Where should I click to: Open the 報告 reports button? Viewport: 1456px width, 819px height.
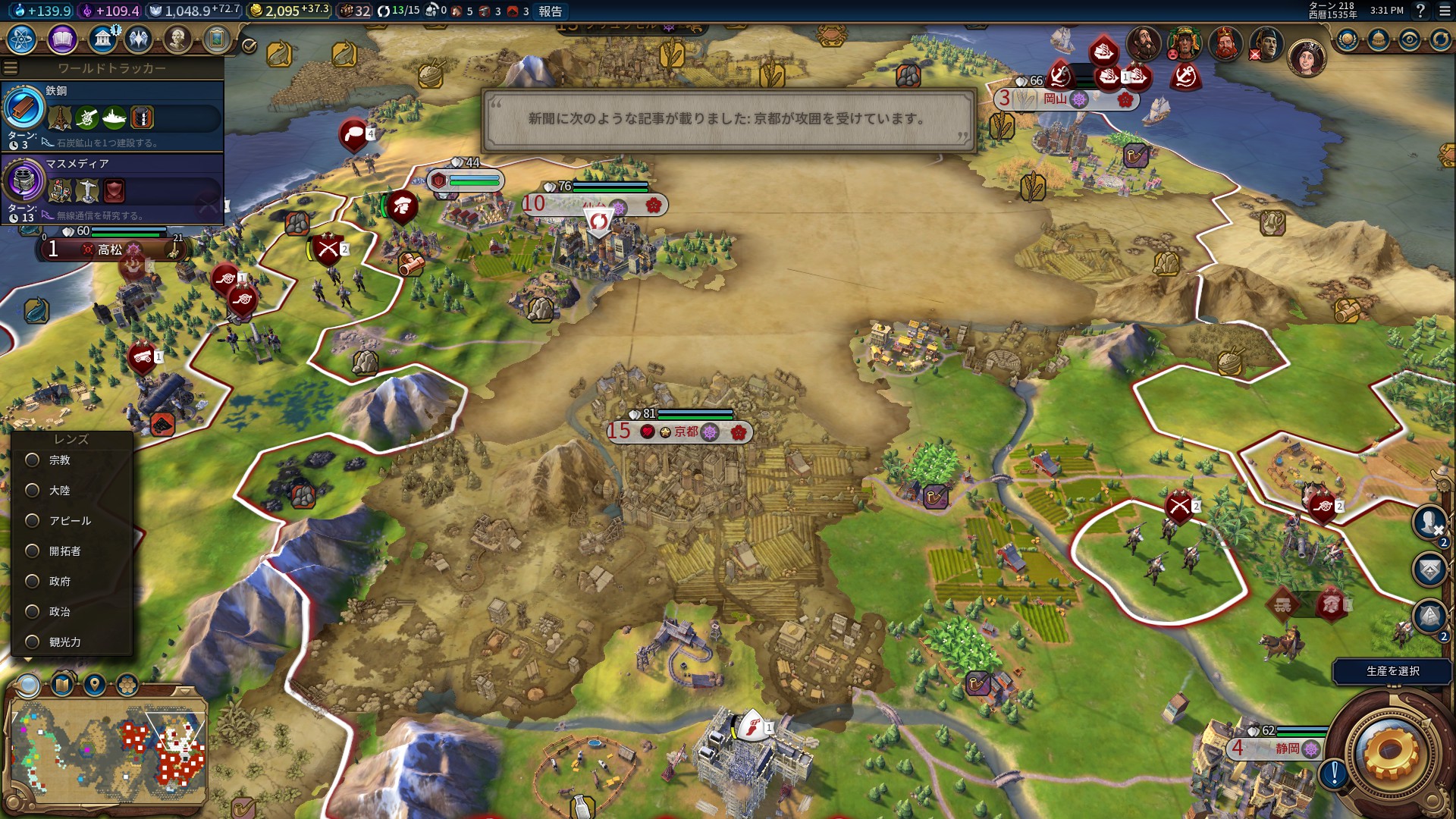(x=551, y=11)
